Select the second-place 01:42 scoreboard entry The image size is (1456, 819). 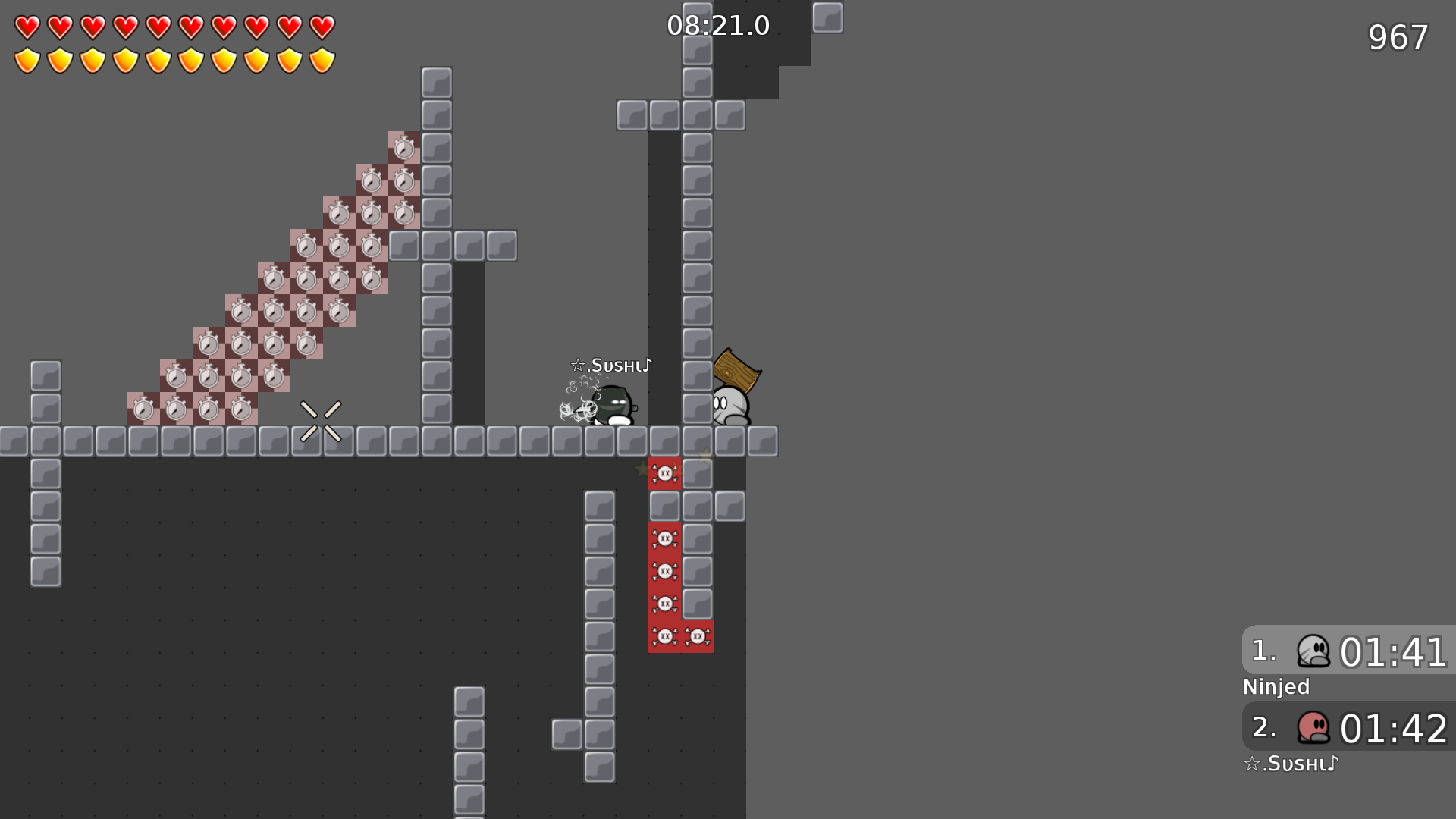(x=1348, y=727)
